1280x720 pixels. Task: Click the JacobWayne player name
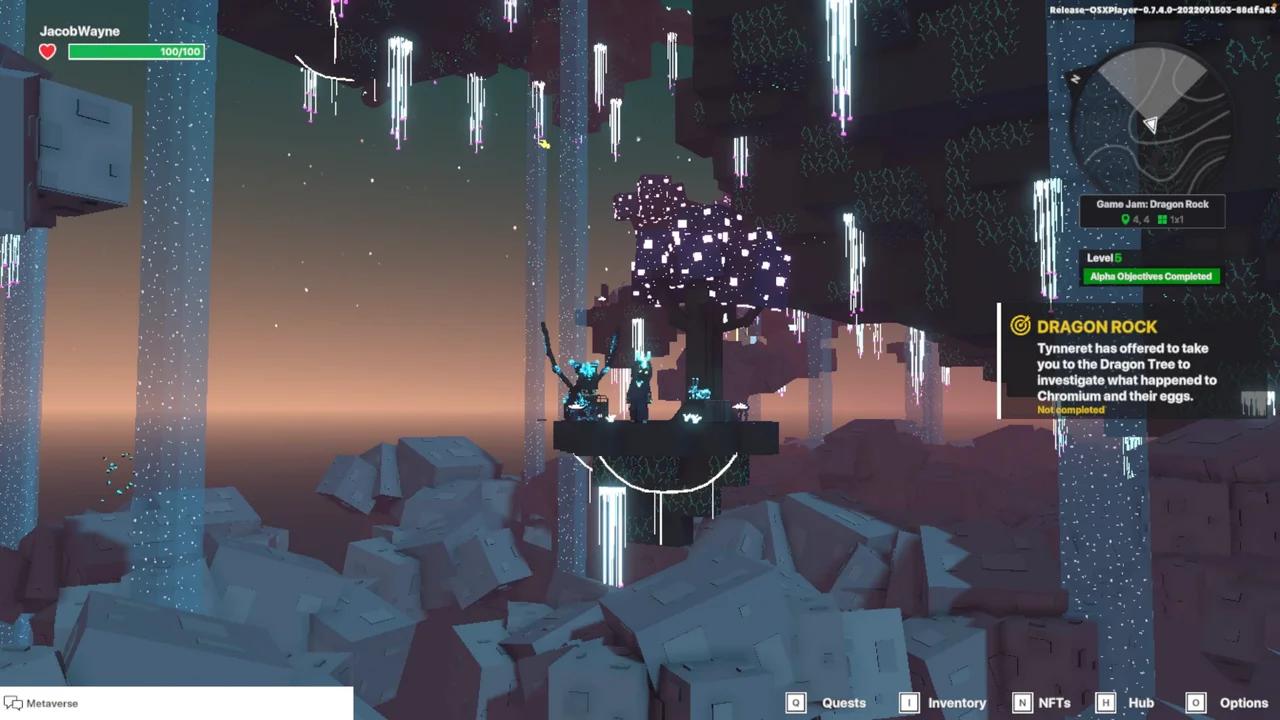tap(79, 31)
